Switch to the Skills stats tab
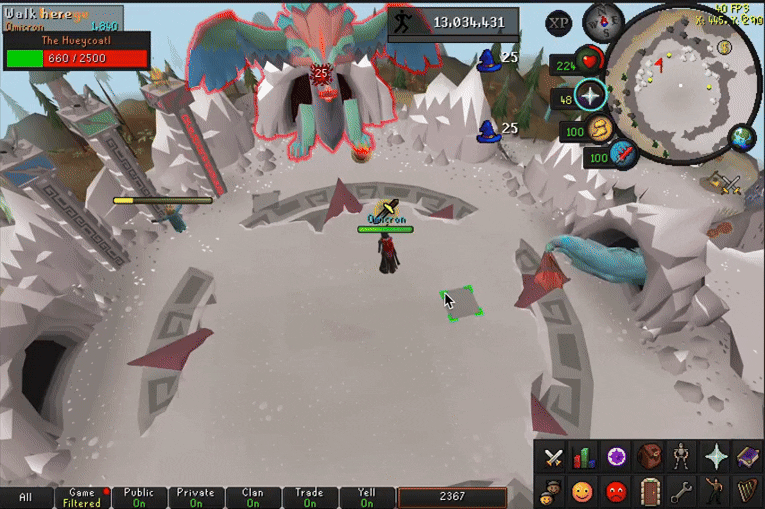Viewport: 765px width, 509px height. pos(583,458)
